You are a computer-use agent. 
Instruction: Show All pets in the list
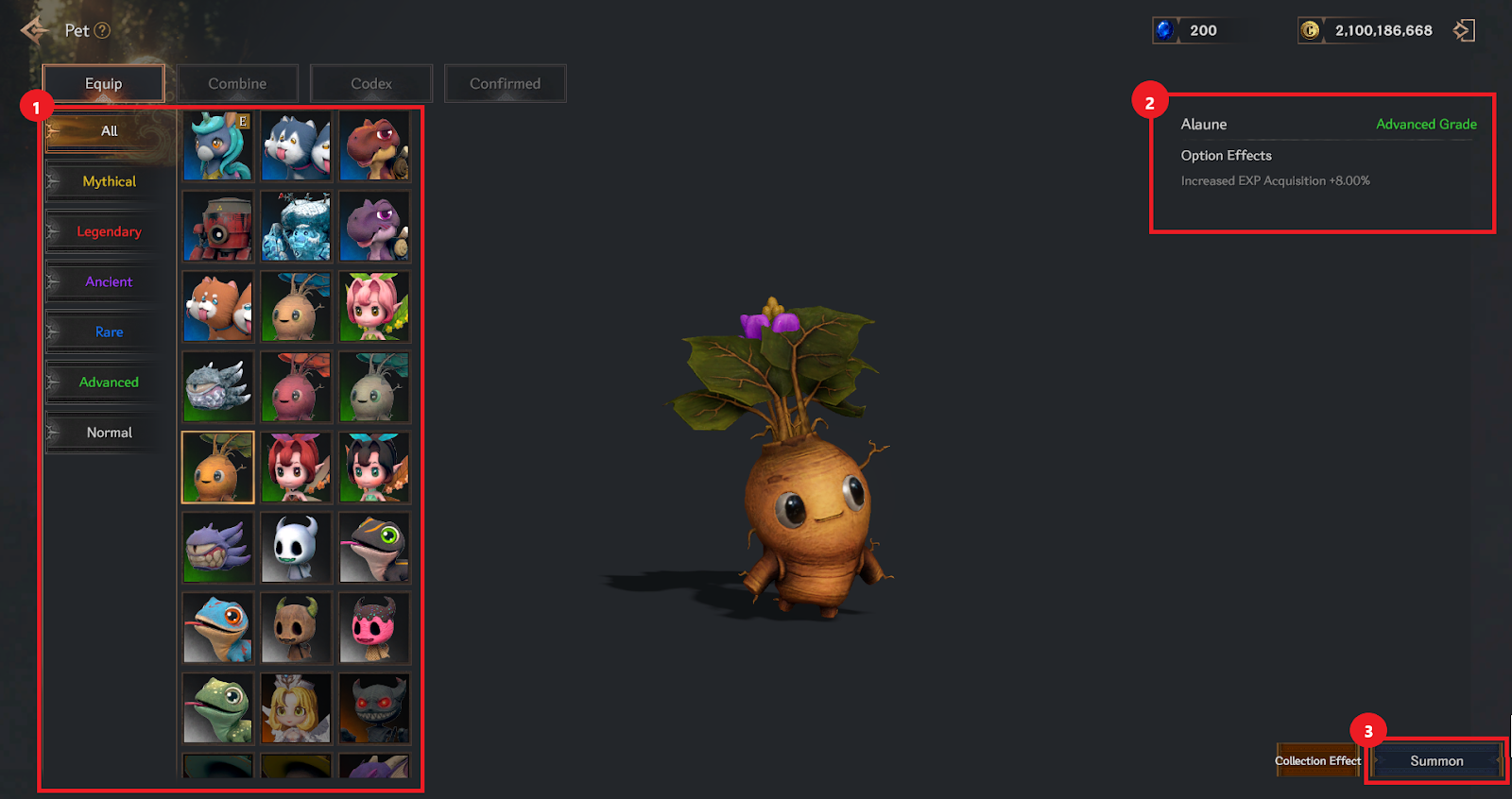pyautogui.click(x=109, y=131)
